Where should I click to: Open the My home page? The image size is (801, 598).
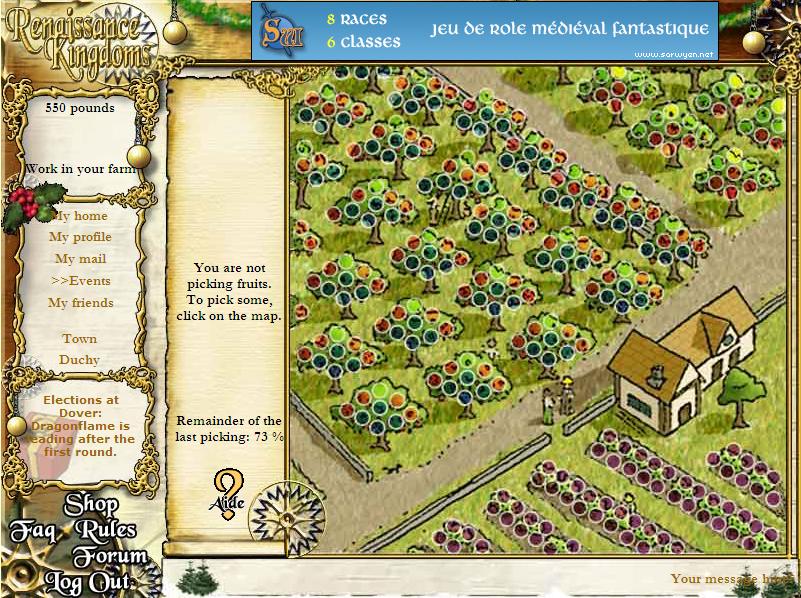tap(80, 216)
